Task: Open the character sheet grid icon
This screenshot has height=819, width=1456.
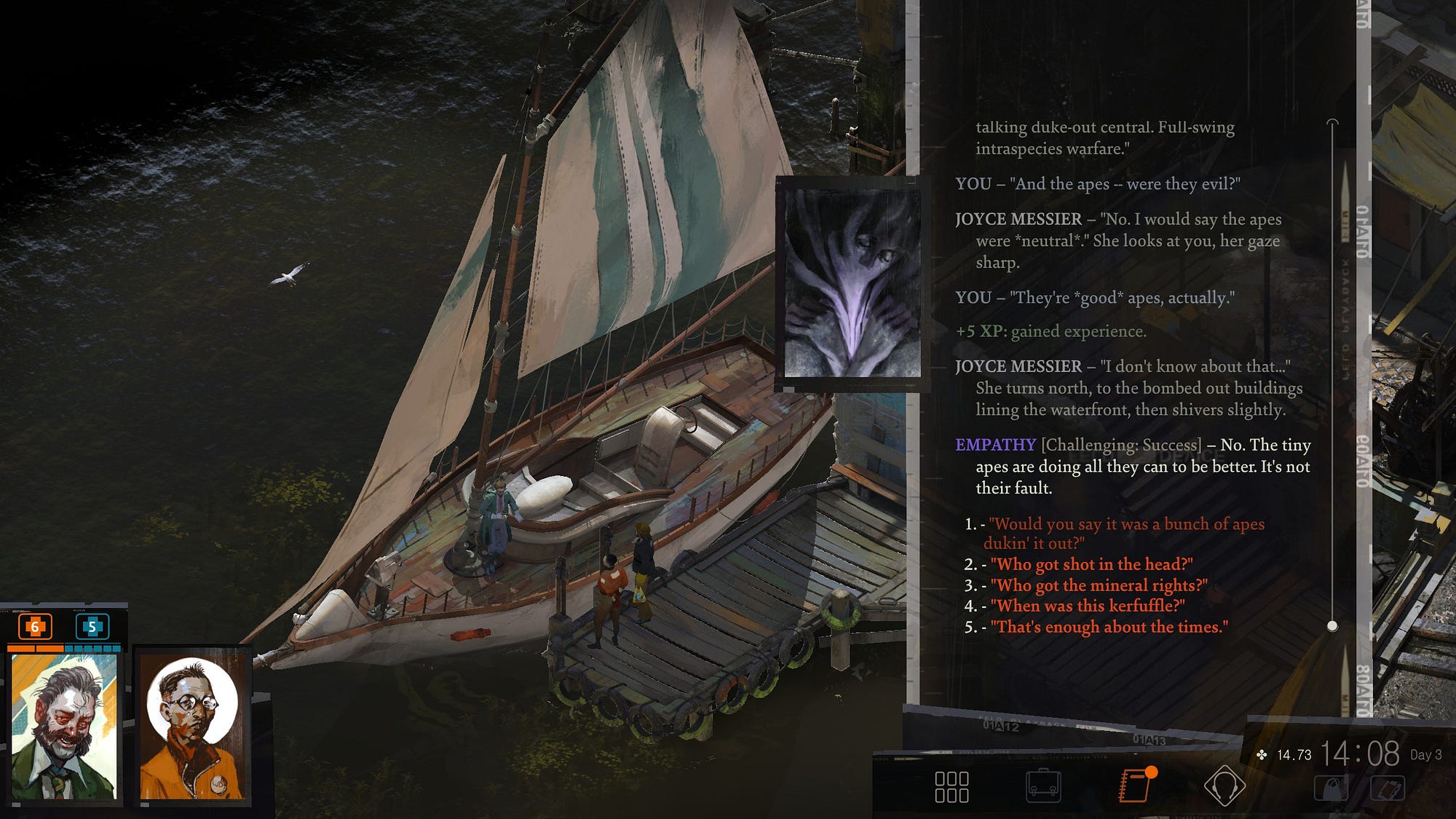Action: (x=951, y=787)
